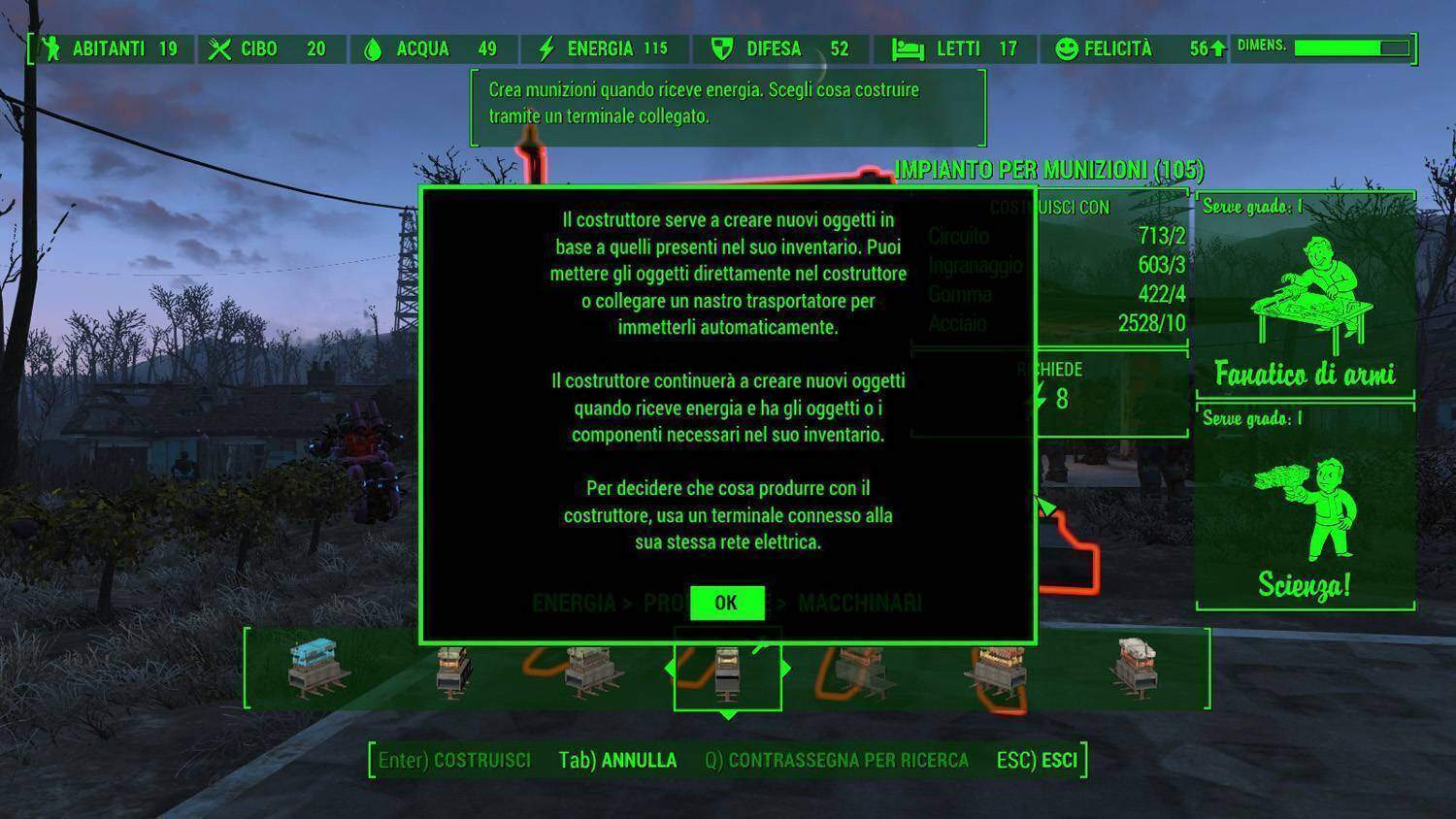
Task: Click the MACCHINARI category label
Action: coord(860,603)
